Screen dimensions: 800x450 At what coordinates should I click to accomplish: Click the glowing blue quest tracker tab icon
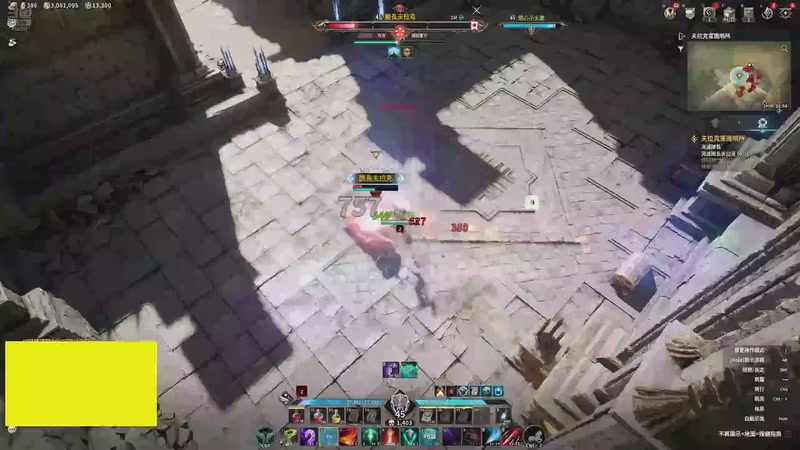tap(762, 121)
